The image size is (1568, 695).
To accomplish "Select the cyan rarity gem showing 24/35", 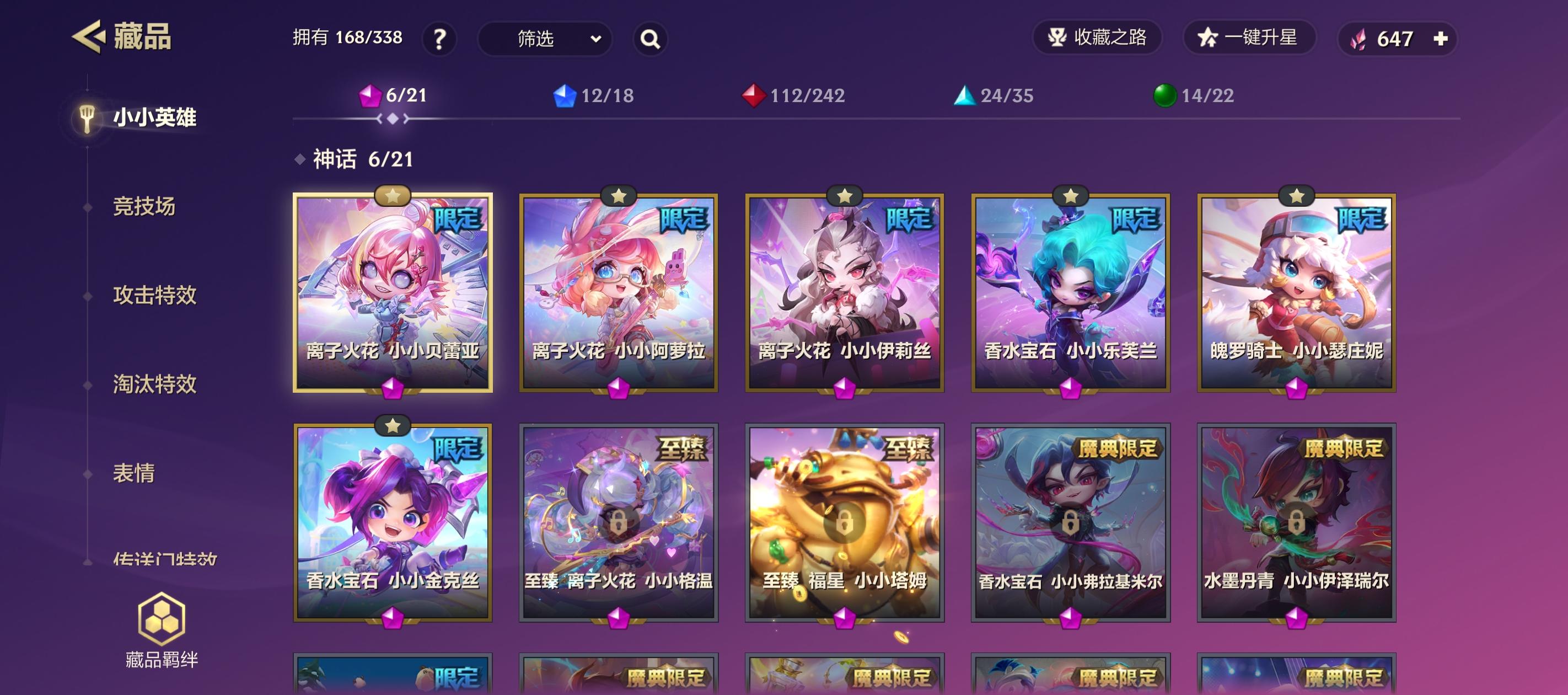I will [996, 95].
